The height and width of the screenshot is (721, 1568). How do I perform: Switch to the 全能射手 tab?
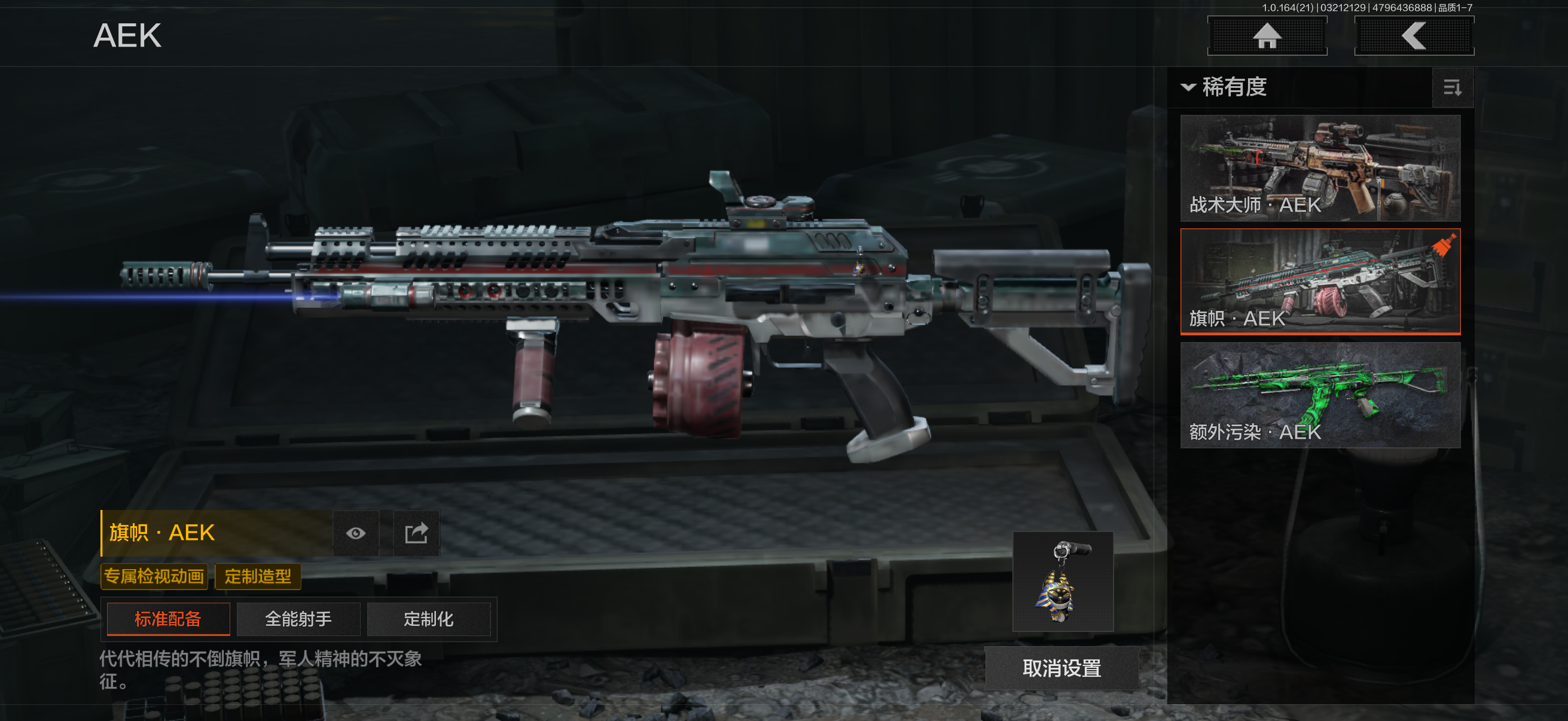(298, 619)
